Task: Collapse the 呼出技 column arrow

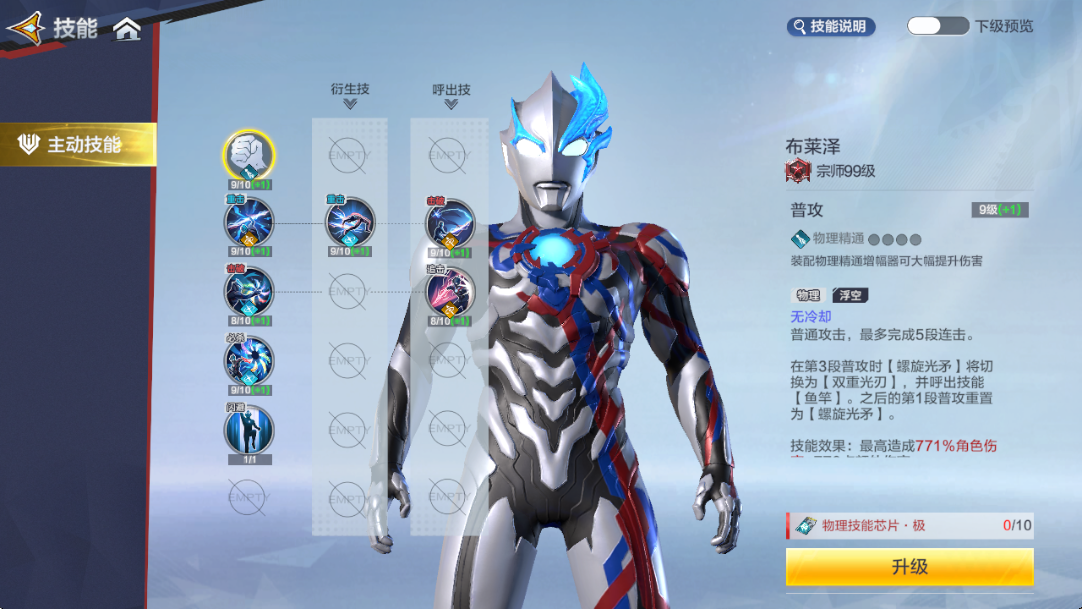Action: click(451, 103)
